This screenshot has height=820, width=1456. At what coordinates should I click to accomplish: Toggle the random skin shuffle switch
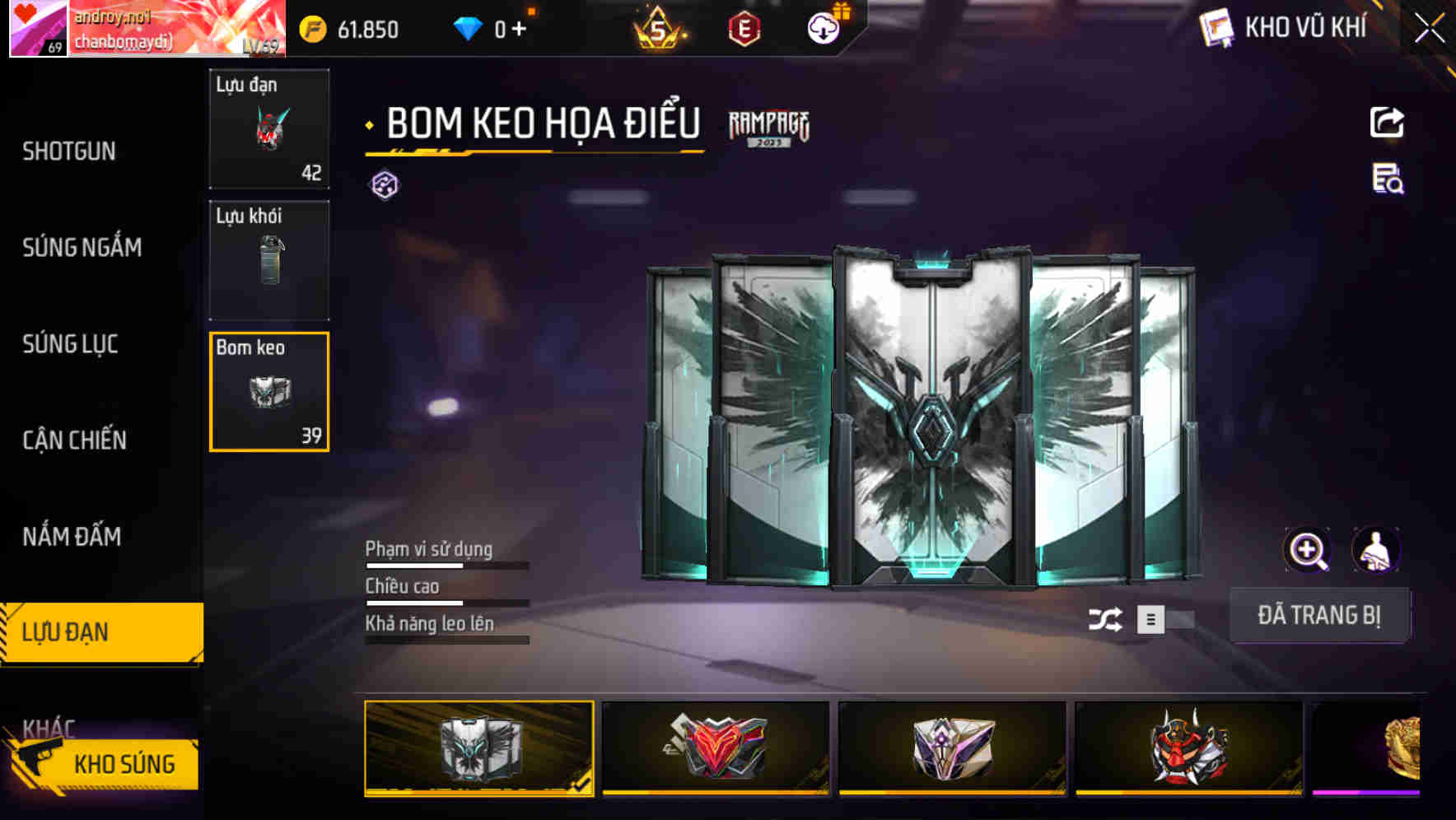click(1108, 617)
